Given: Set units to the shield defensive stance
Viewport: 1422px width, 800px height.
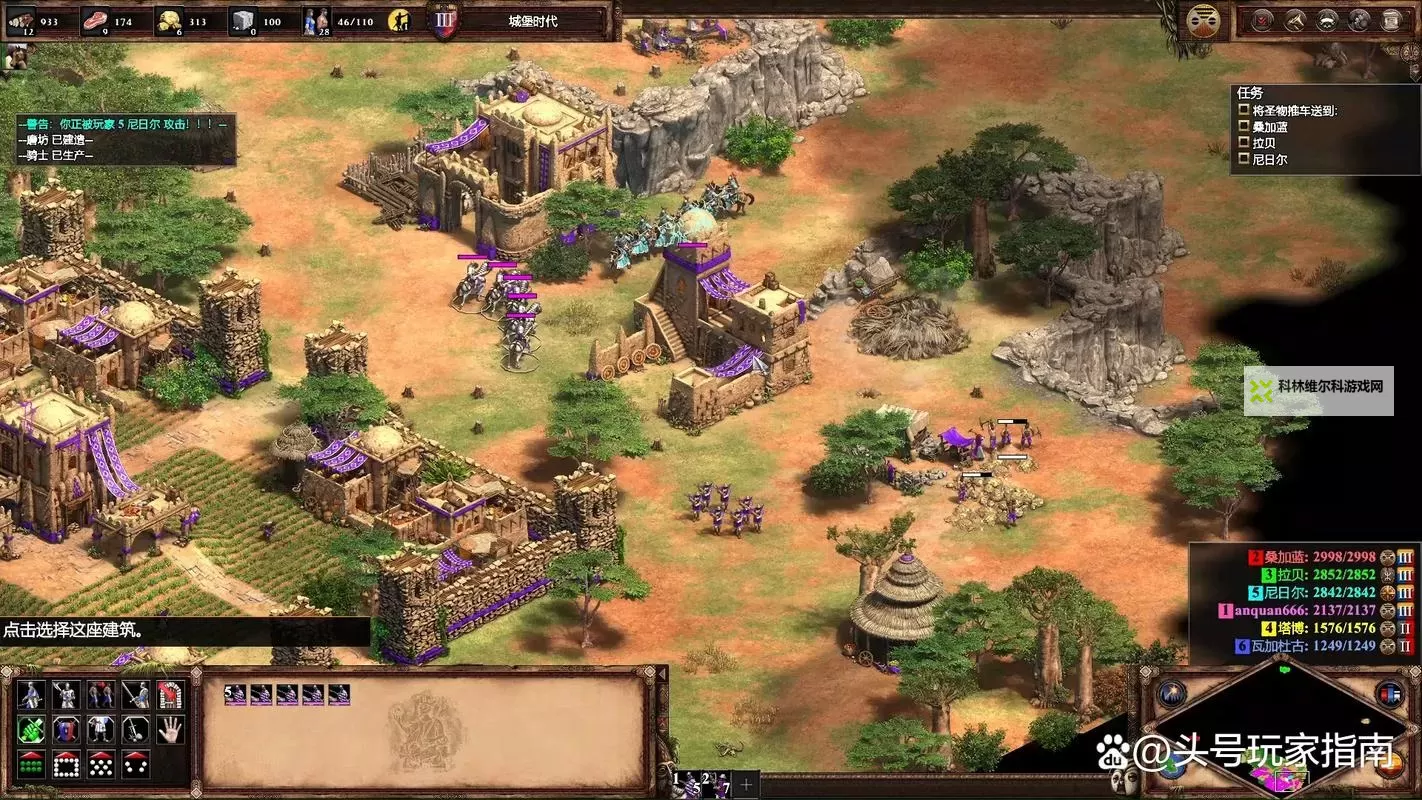Looking at the screenshot, I should point(66,729).
